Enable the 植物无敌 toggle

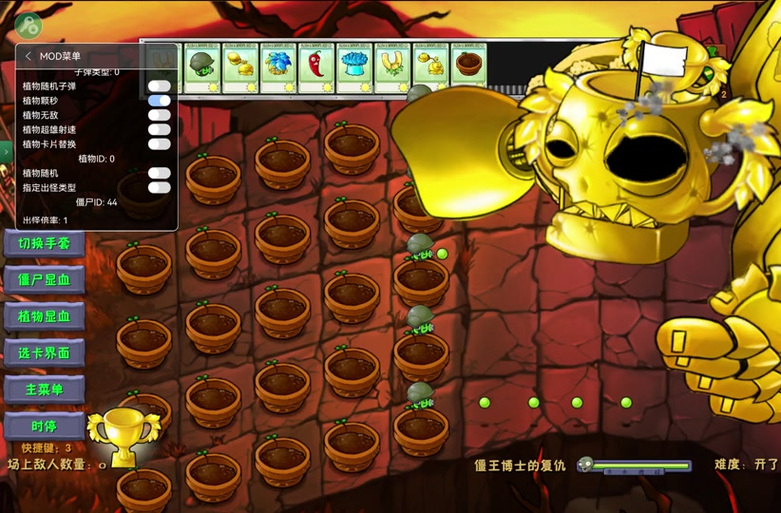coord(159,115)
